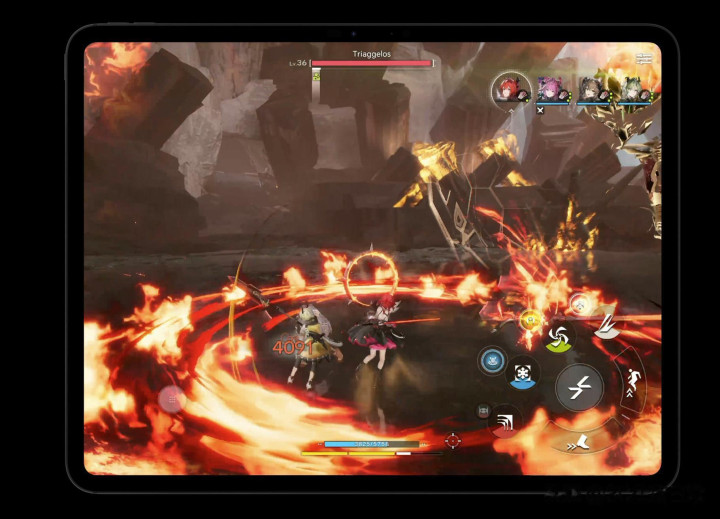Use the white wing skill
The height and width of the screenshot is (519, 720).
(x=606, y=325)
